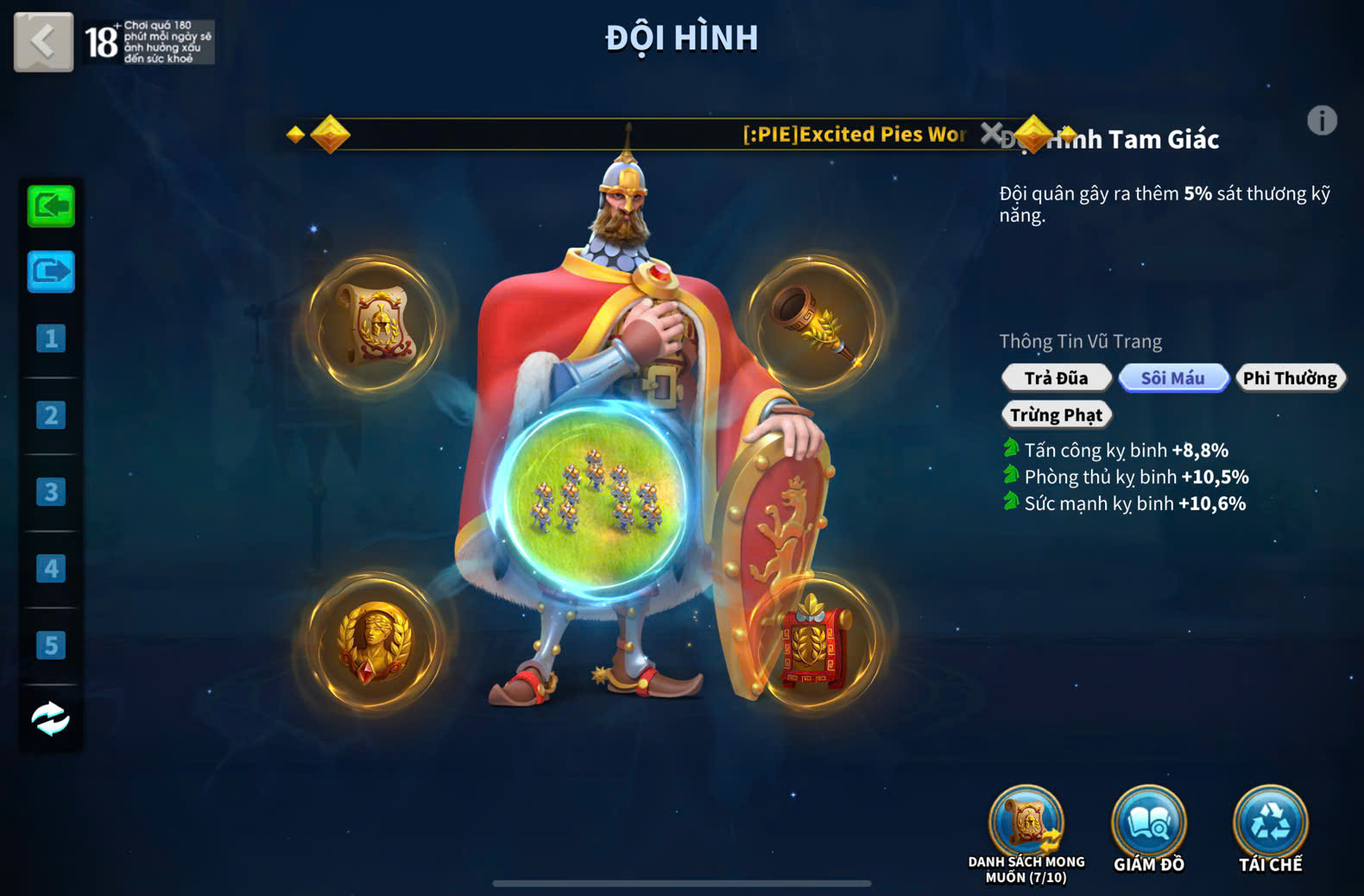The image size is (1364, 896).
Task: Select the golden horn armament slot
Action: (x=814, y=324)
